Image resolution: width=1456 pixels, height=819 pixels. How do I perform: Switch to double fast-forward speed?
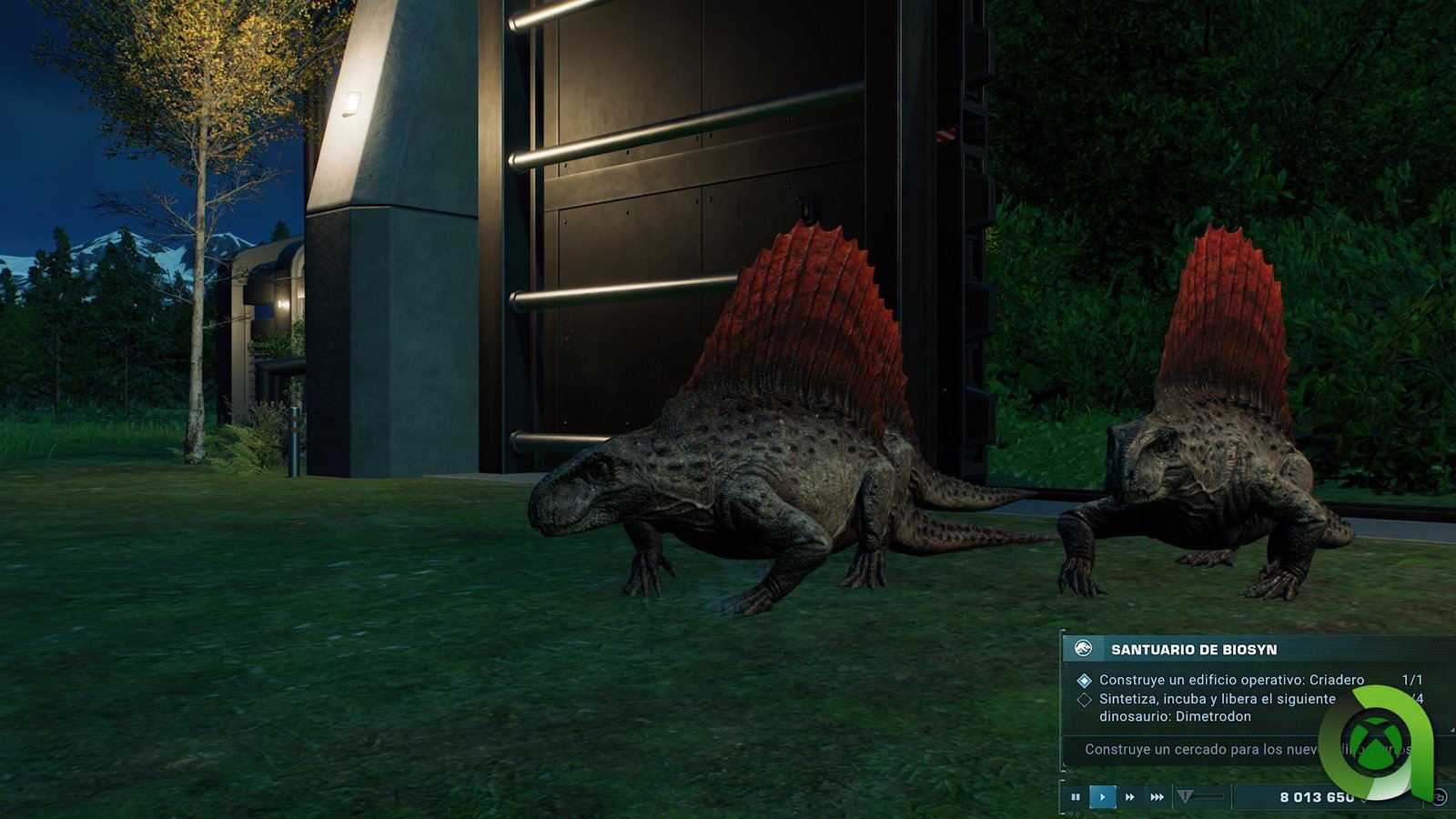[1130, 797]
